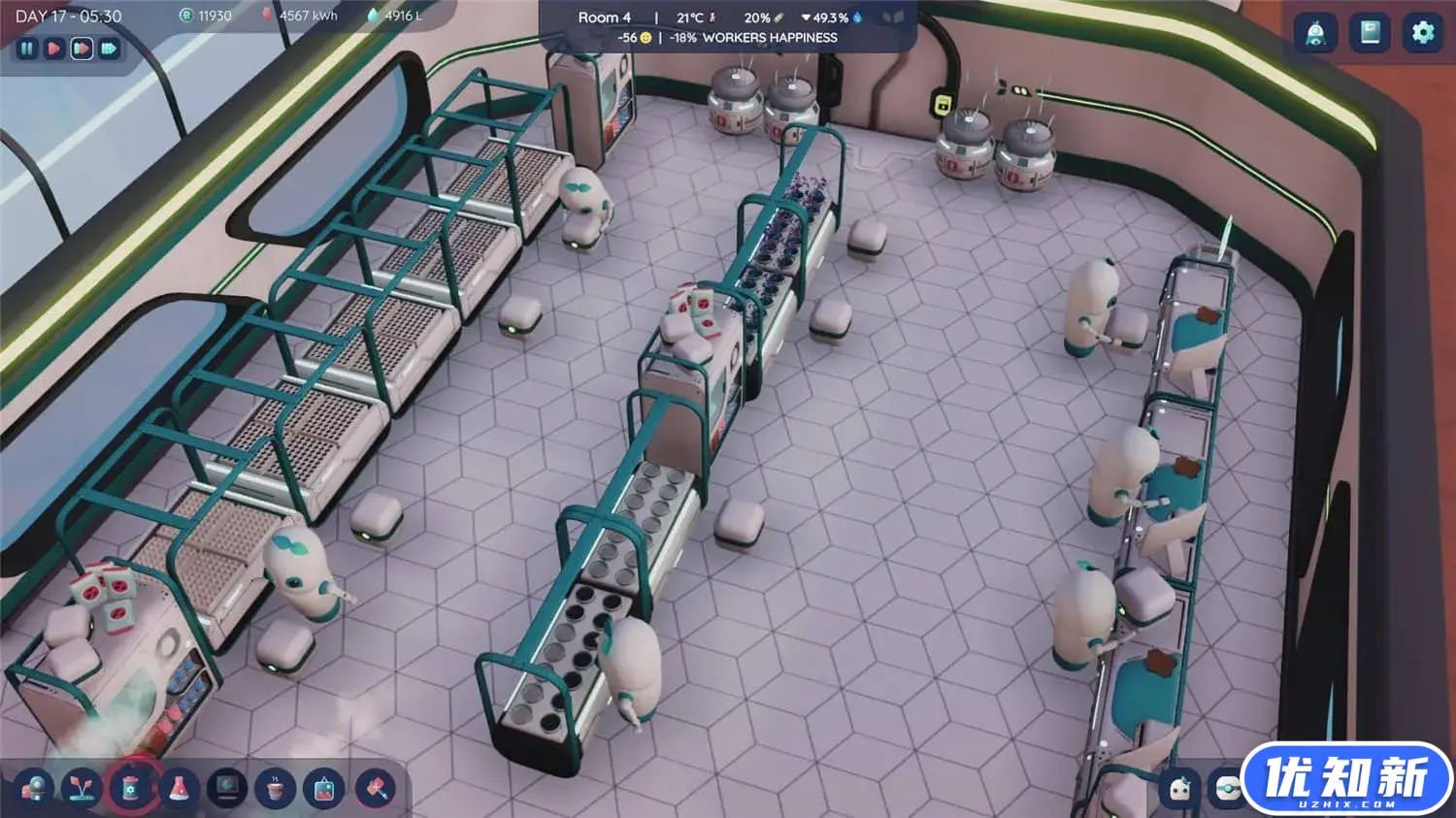Set the fastest triple-arrow speed
This screenshot has width=1456, height=818.
(x=109, y=48)
